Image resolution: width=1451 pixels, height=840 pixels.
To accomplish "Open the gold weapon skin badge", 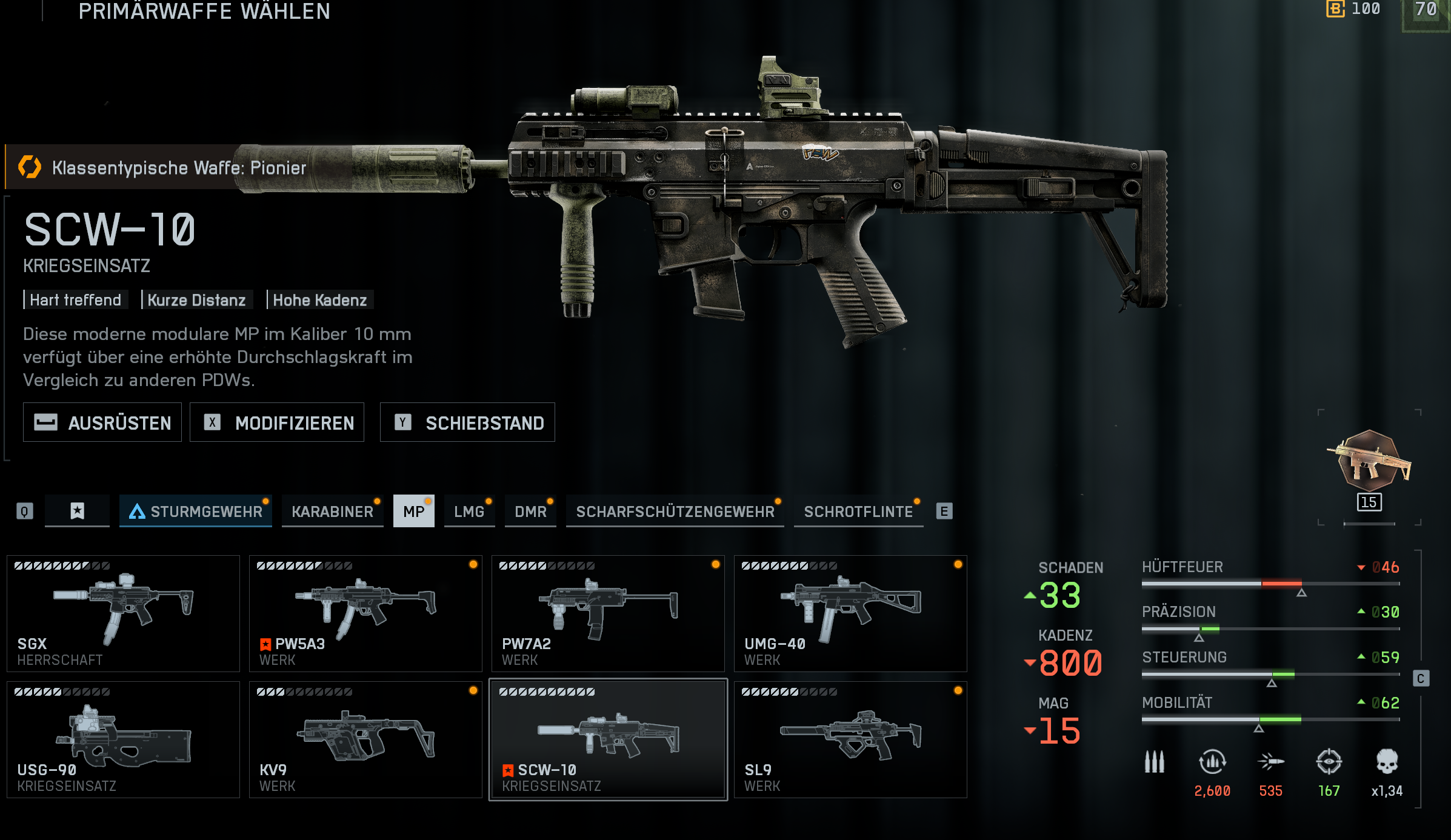I will click(1369, 461).
